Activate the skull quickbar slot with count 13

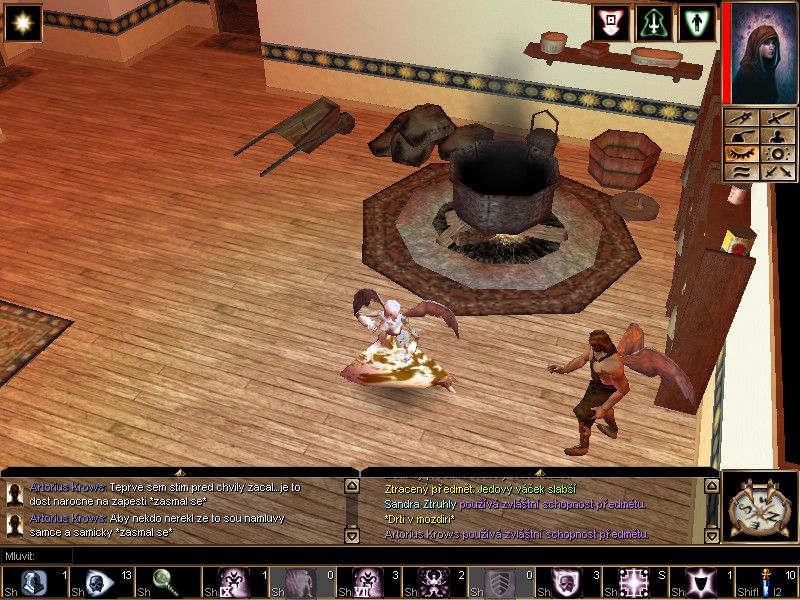click(x=100, y=582)
